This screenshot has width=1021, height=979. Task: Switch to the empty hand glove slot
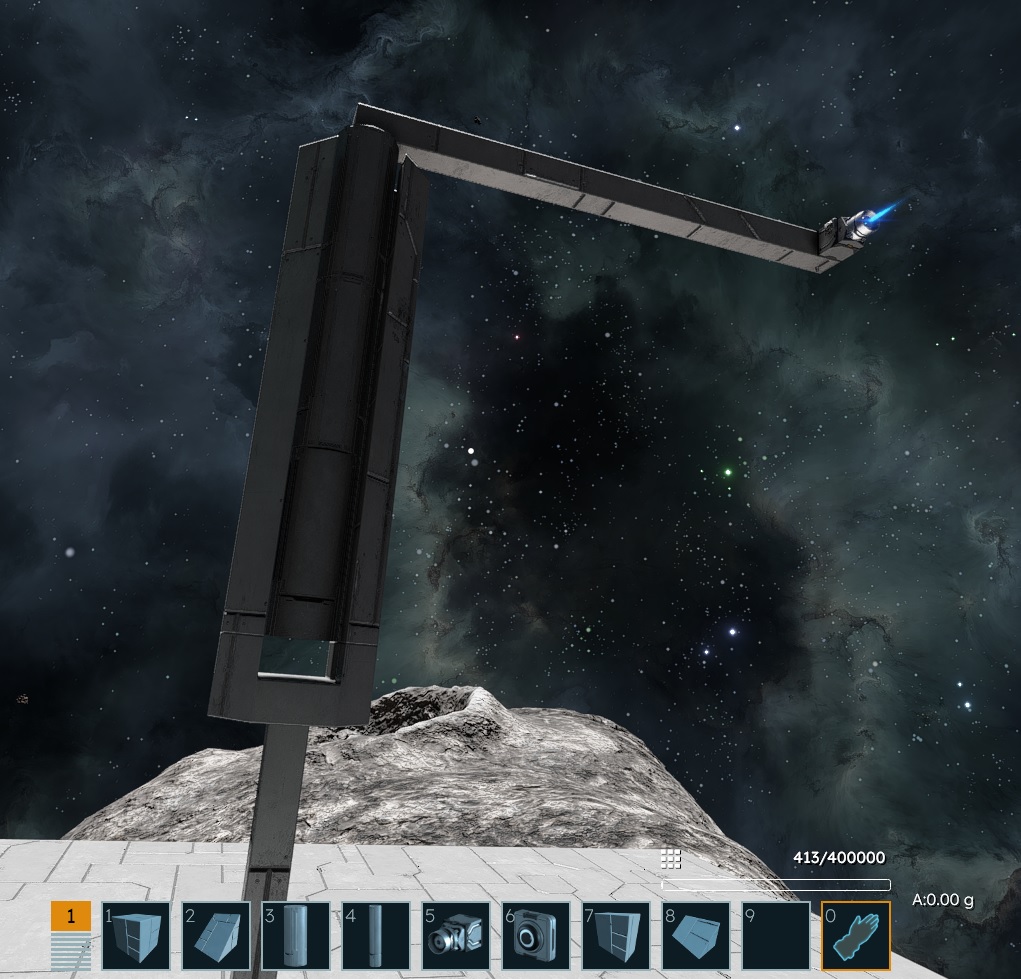pyautogui.click(x=856, y=936)
